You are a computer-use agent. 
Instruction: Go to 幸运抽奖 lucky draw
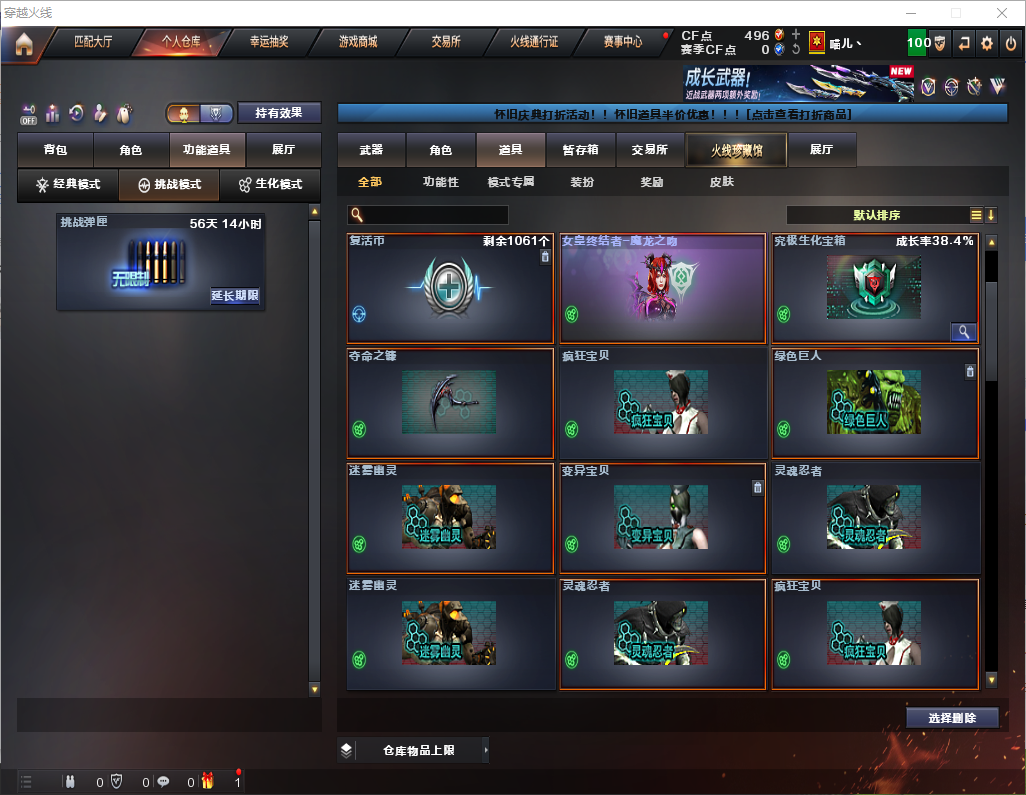(x=268, y=42)
